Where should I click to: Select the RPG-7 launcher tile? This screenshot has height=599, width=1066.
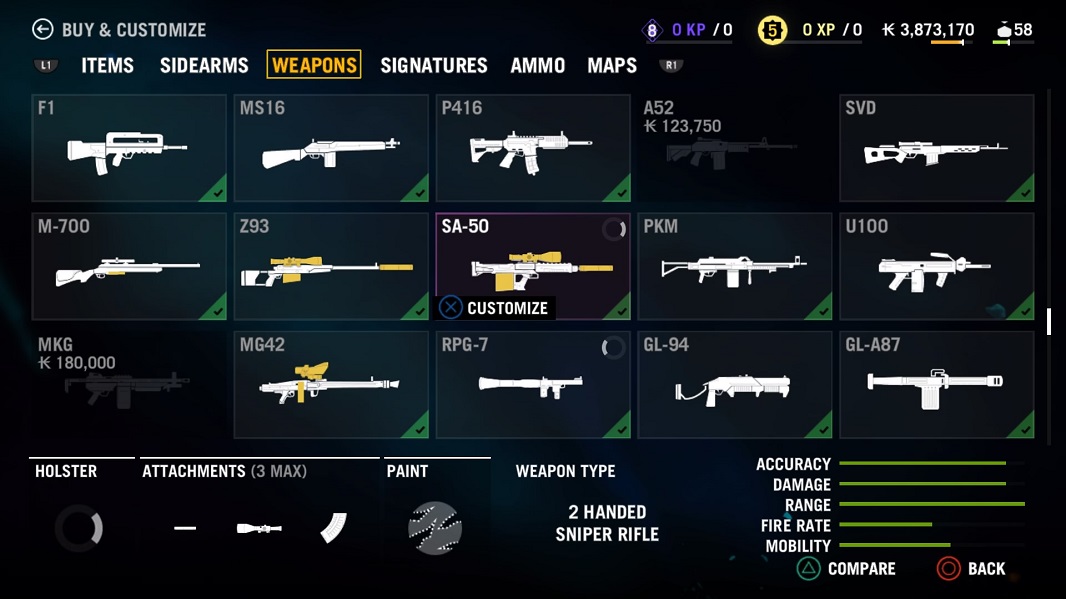point(533,384)
